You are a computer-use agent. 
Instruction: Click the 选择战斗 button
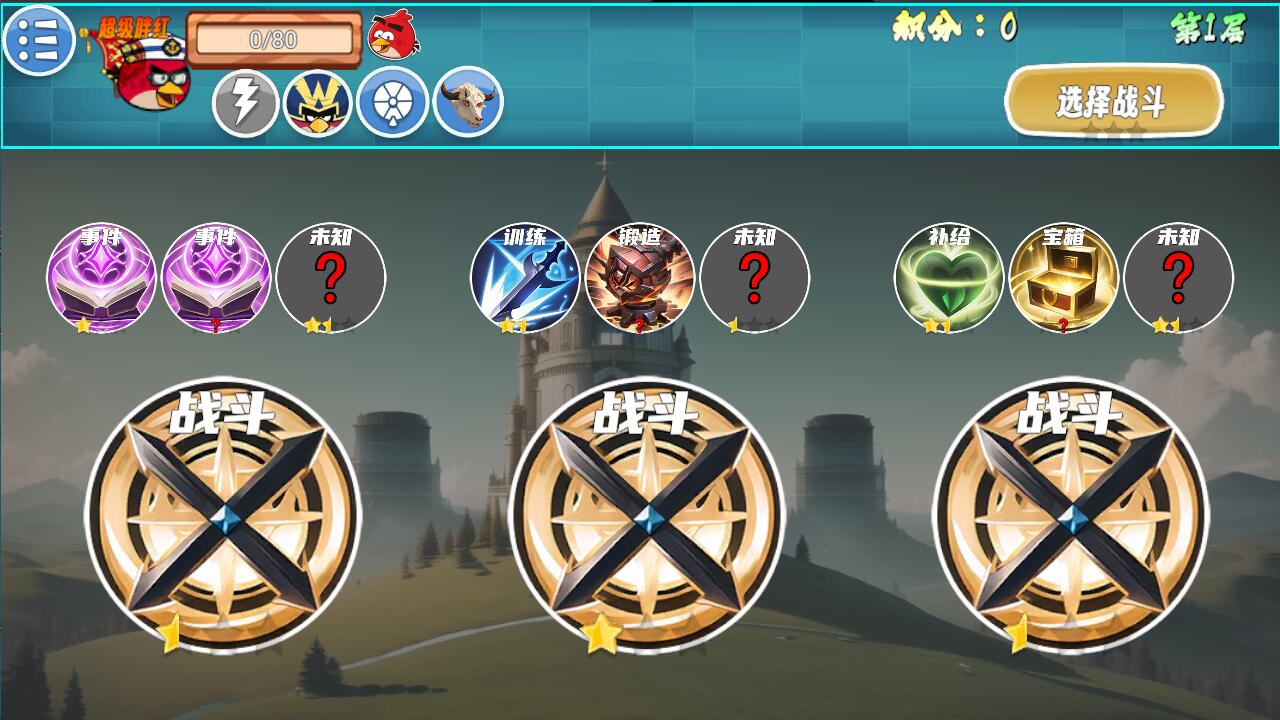click(1113, 101)
